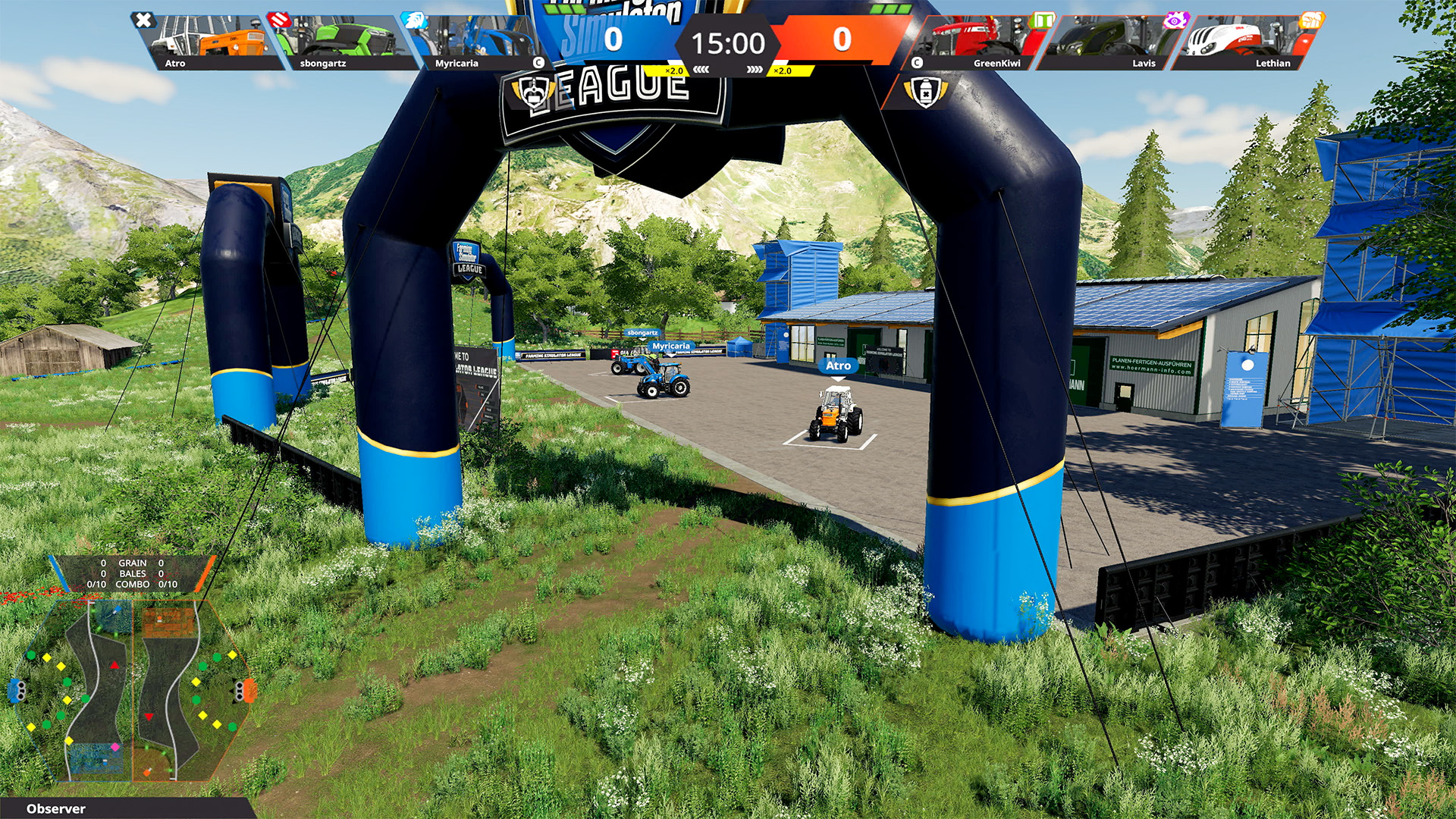This screenshot has width=1456, height=819.
Task: Toggle the captain 'C' badge on GreenKiwi's card
Action: 915,61
